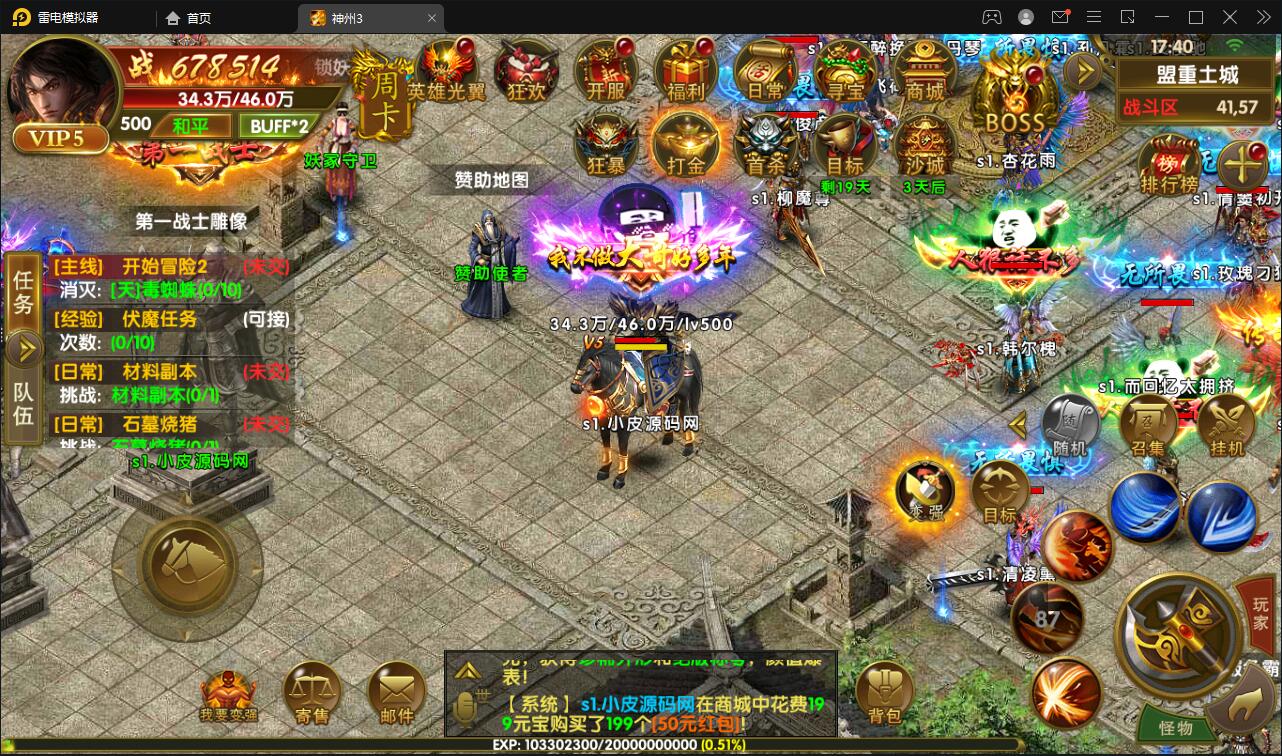
Task: Toggle the 和平 peace attack mode
Action: tap(193, 126)
